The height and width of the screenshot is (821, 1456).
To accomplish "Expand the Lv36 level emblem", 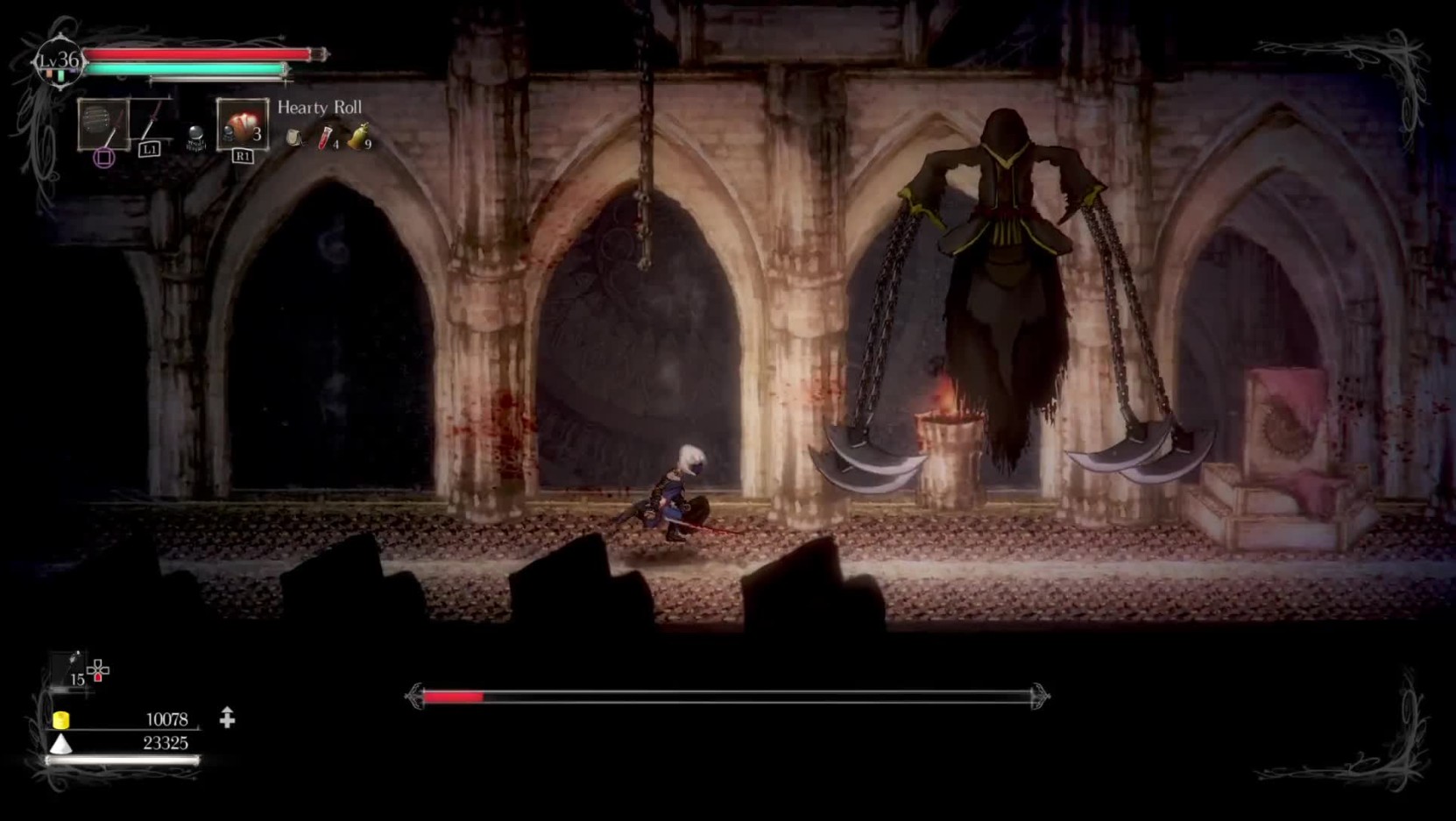I will coord(58,60).
